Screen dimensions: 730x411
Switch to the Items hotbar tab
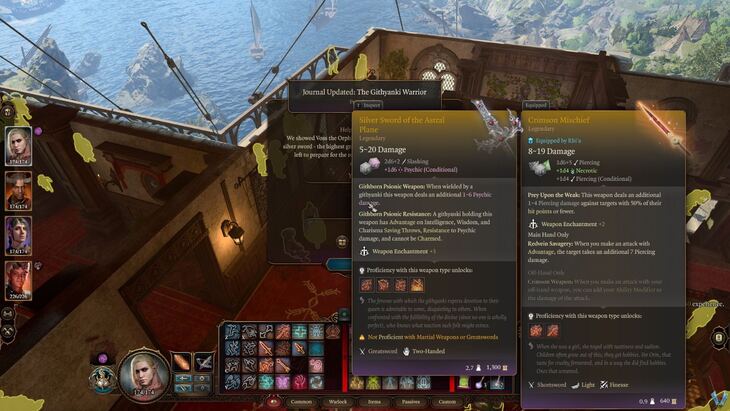(x=375, y=401)
